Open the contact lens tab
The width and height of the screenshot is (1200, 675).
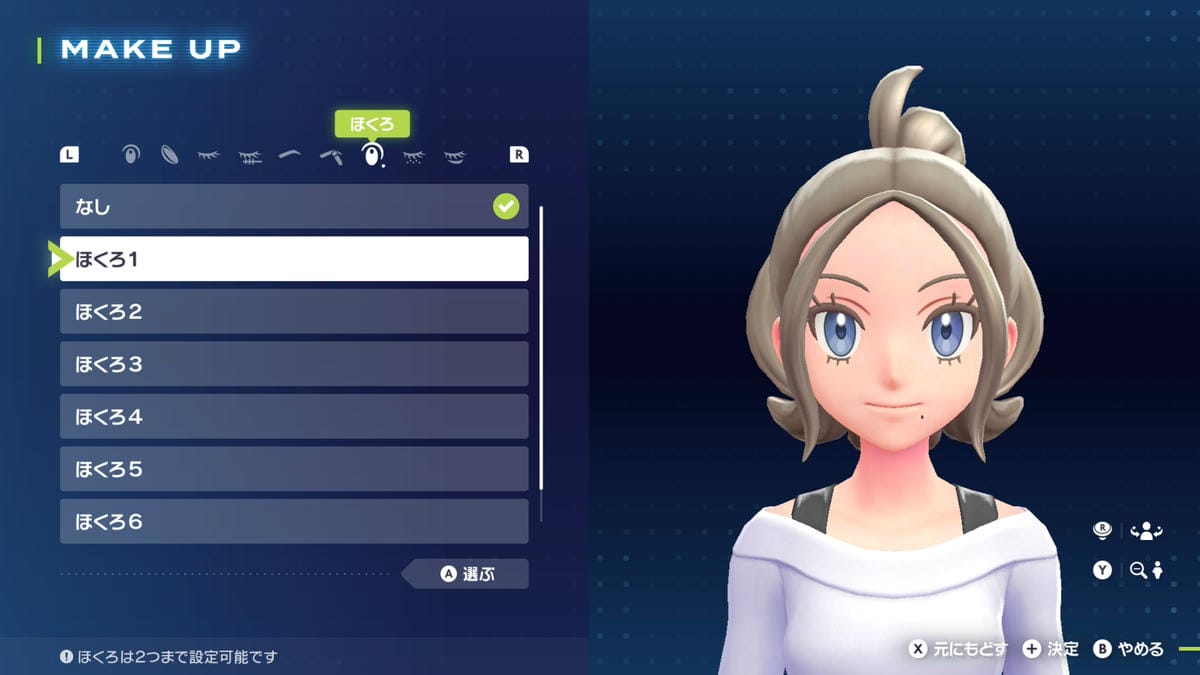[170, 155]
